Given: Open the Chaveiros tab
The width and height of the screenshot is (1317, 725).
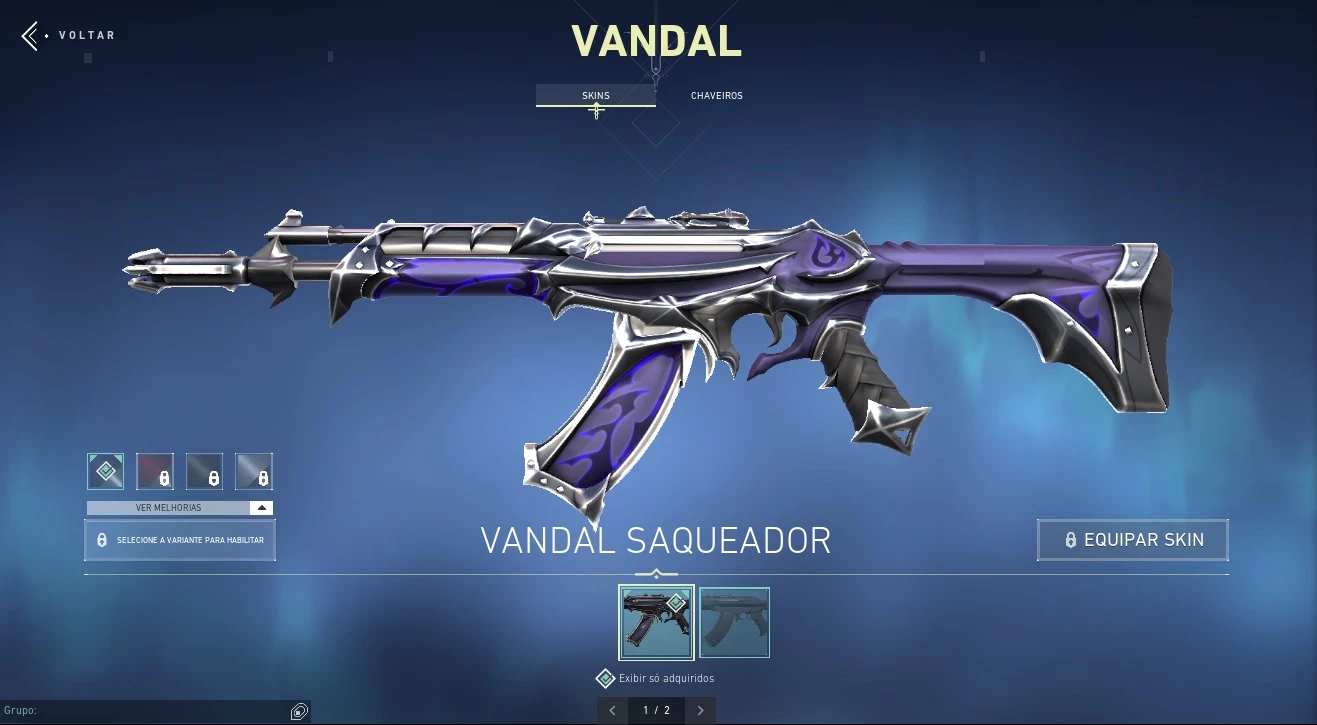Looking at the screenshot, I should click(x=716, y=96).
